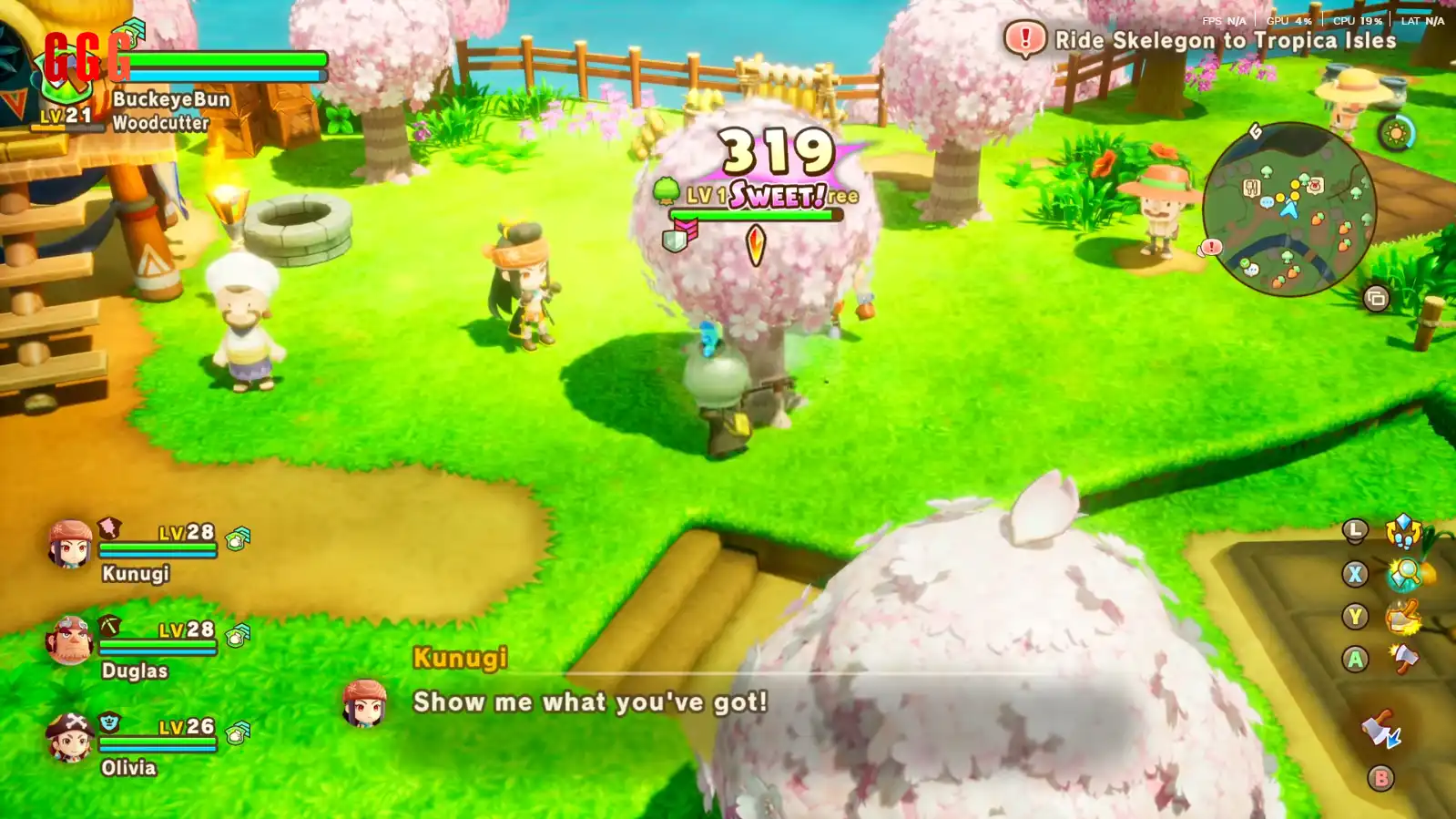Select the Ride Skelegon to Tropica Isles quest
Screen dimensions: 1456x819
(1225, 40)
